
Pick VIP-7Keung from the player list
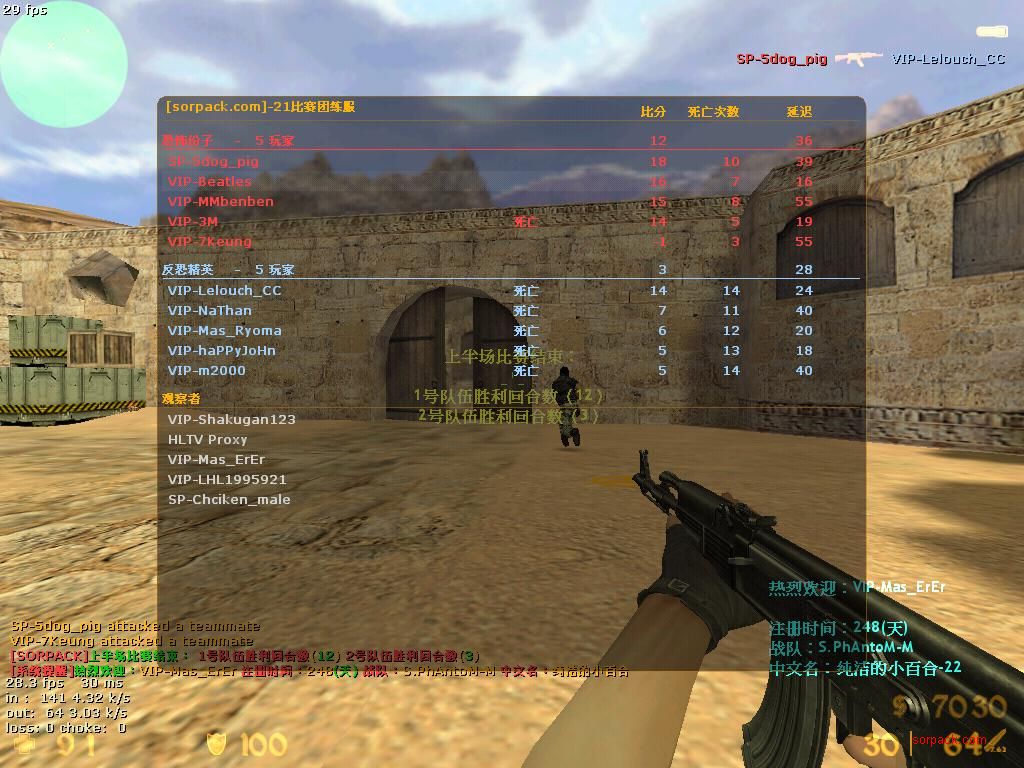(x=210, y=241)
